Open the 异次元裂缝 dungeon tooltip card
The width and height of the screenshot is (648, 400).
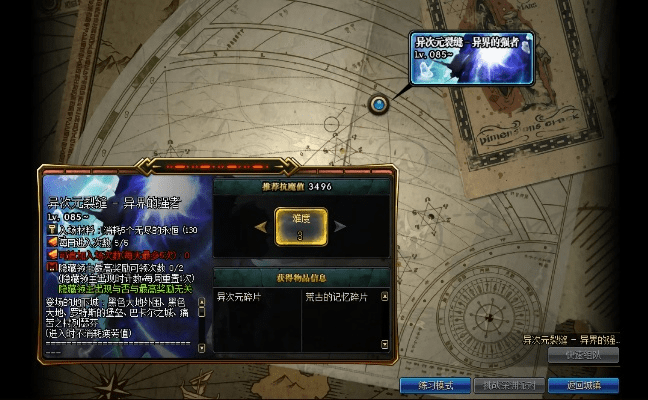(x=473, y=58)
